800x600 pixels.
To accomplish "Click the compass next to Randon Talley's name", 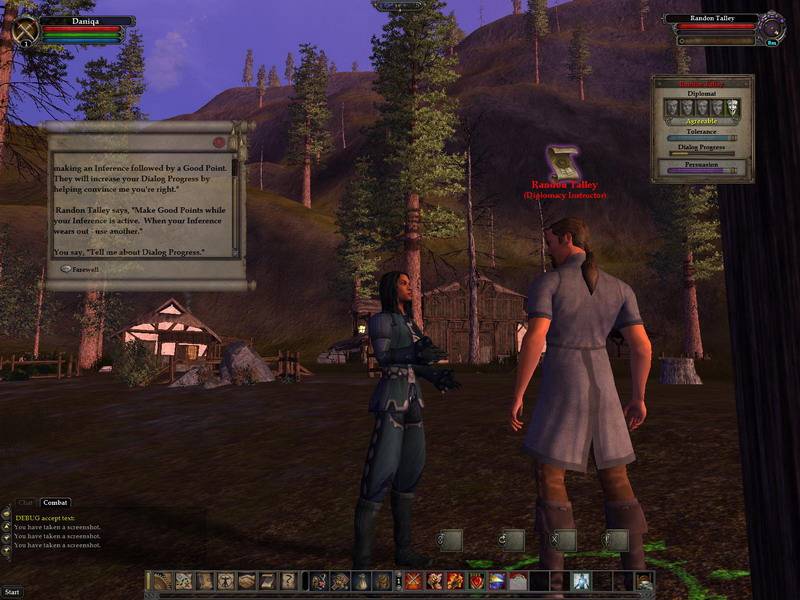I will 771,27.
